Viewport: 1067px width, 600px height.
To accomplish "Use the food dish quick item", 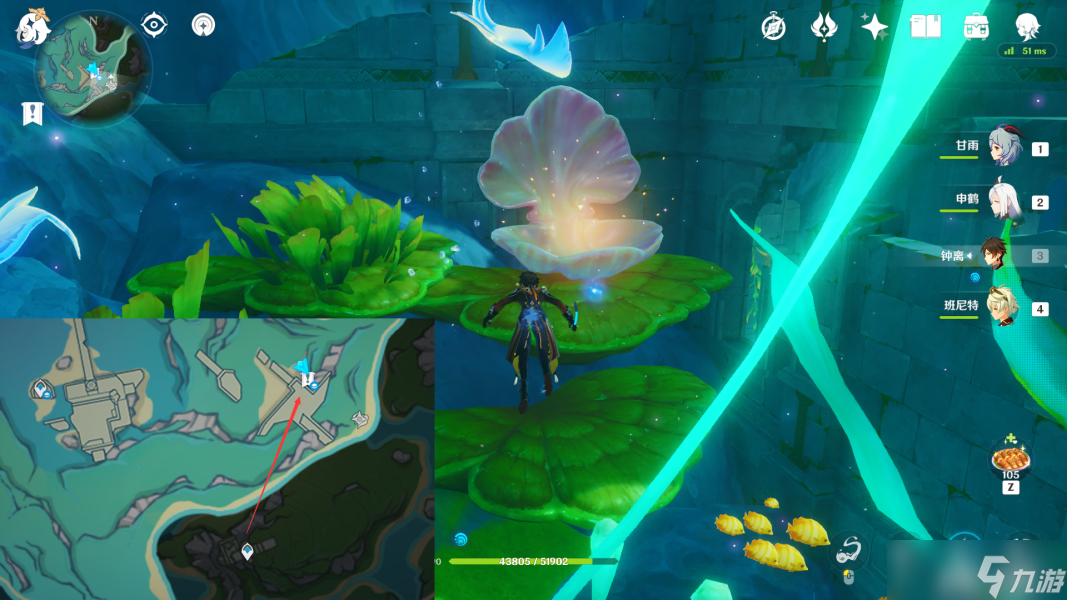I will [x=1009, y=461].
